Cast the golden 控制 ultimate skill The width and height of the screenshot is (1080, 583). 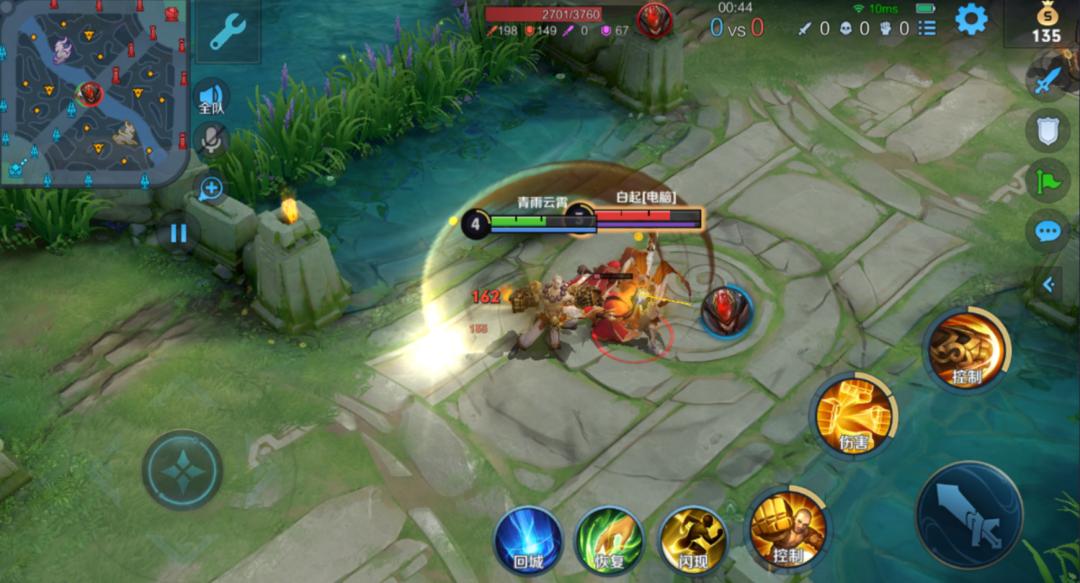tap(967, 349)
